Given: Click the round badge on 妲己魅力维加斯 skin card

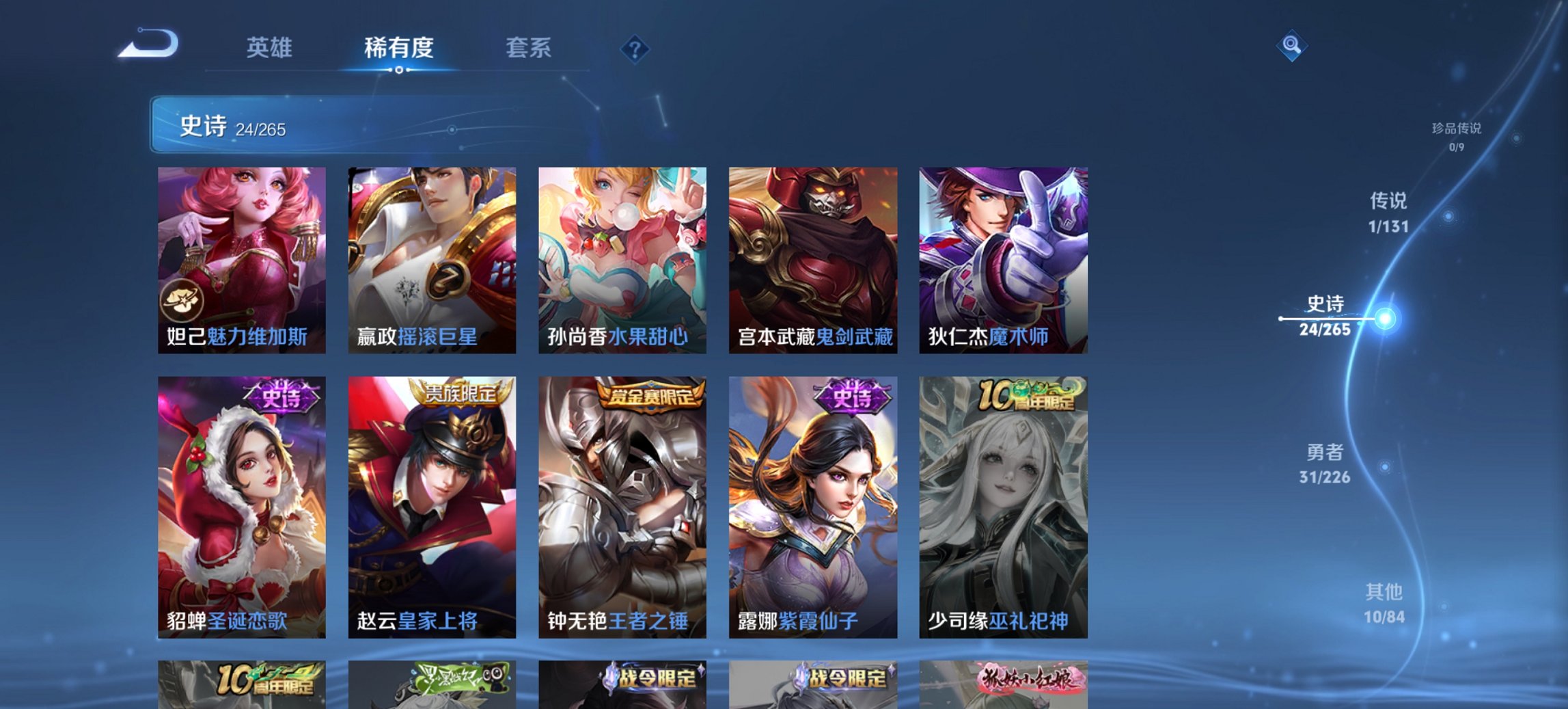Looking at the screenshot, I should pos(181,299).
